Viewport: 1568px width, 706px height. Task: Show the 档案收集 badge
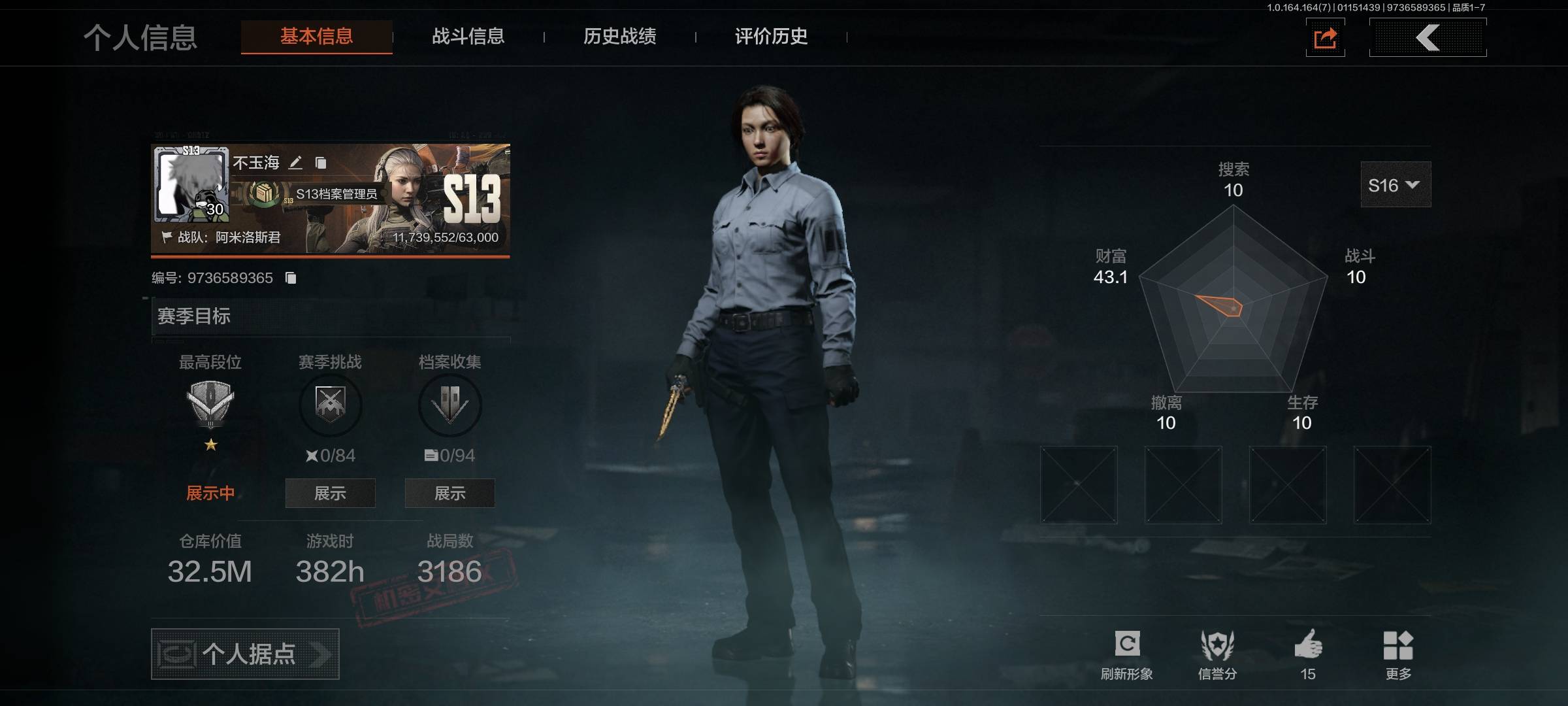(x=449, y=493)
